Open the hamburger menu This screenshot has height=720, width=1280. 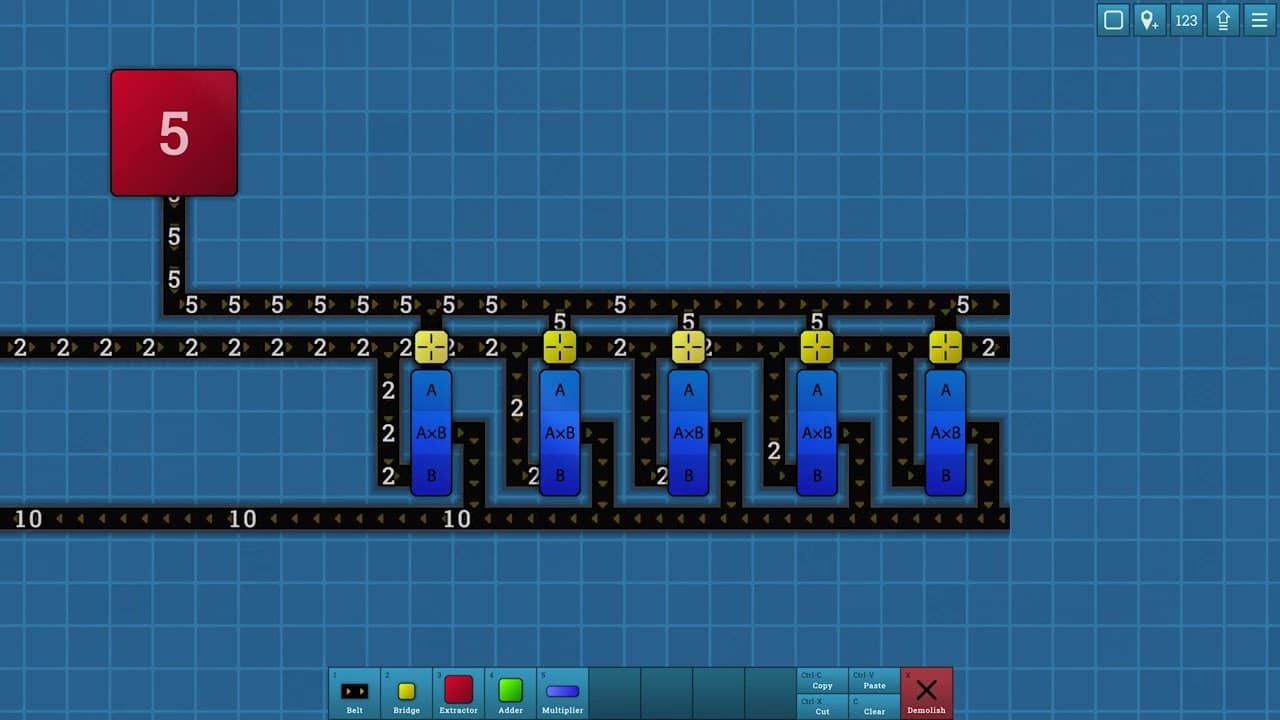[1259, 20]
